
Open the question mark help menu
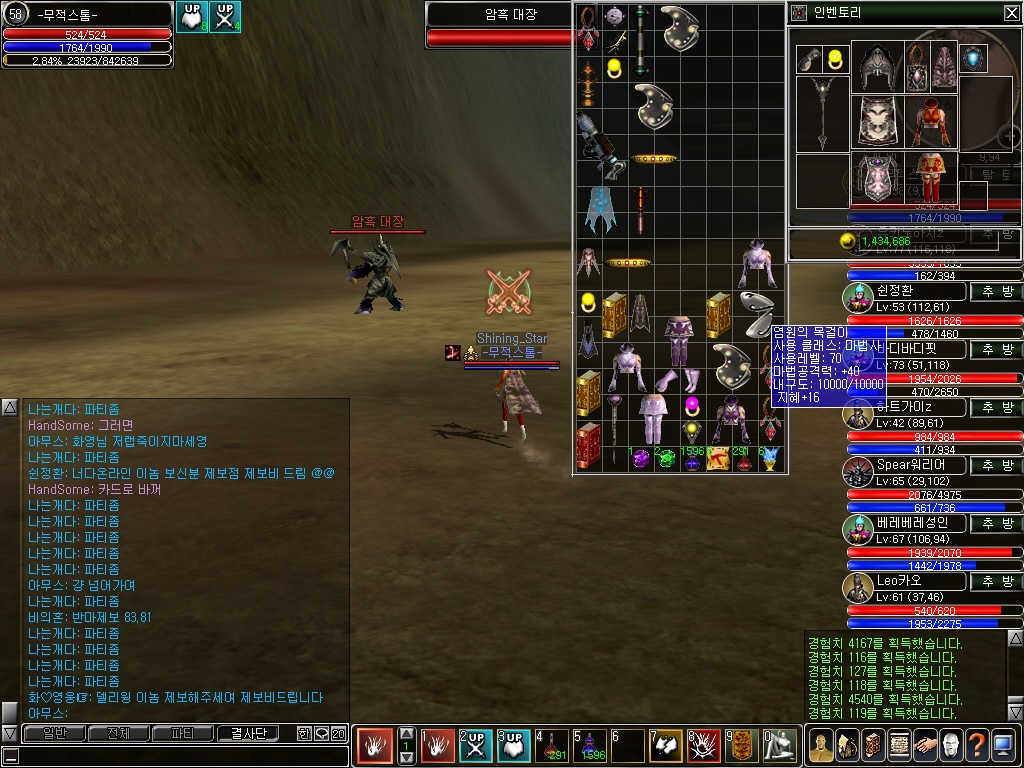click(976, 746)
